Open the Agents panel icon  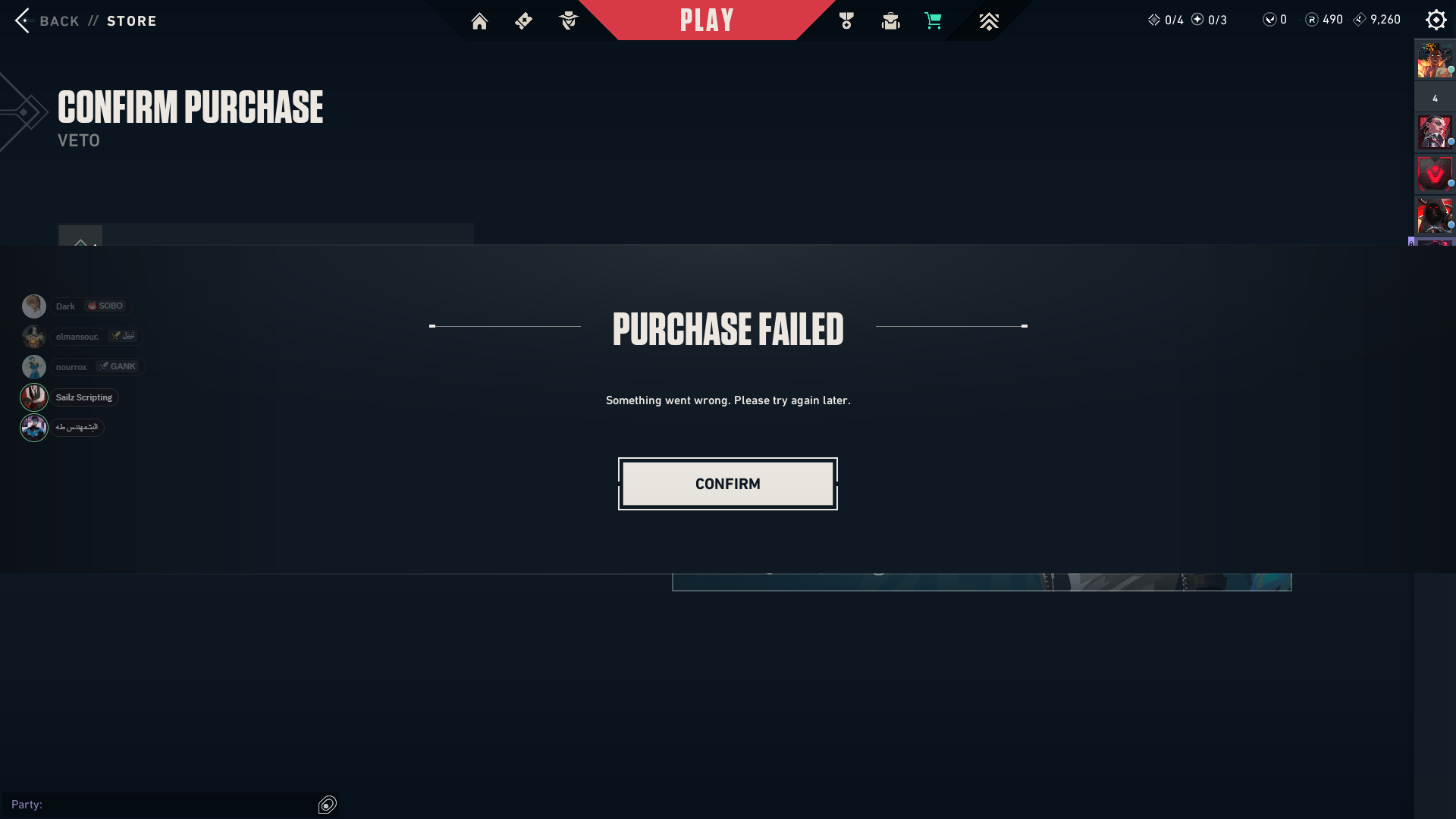[568, 20]
